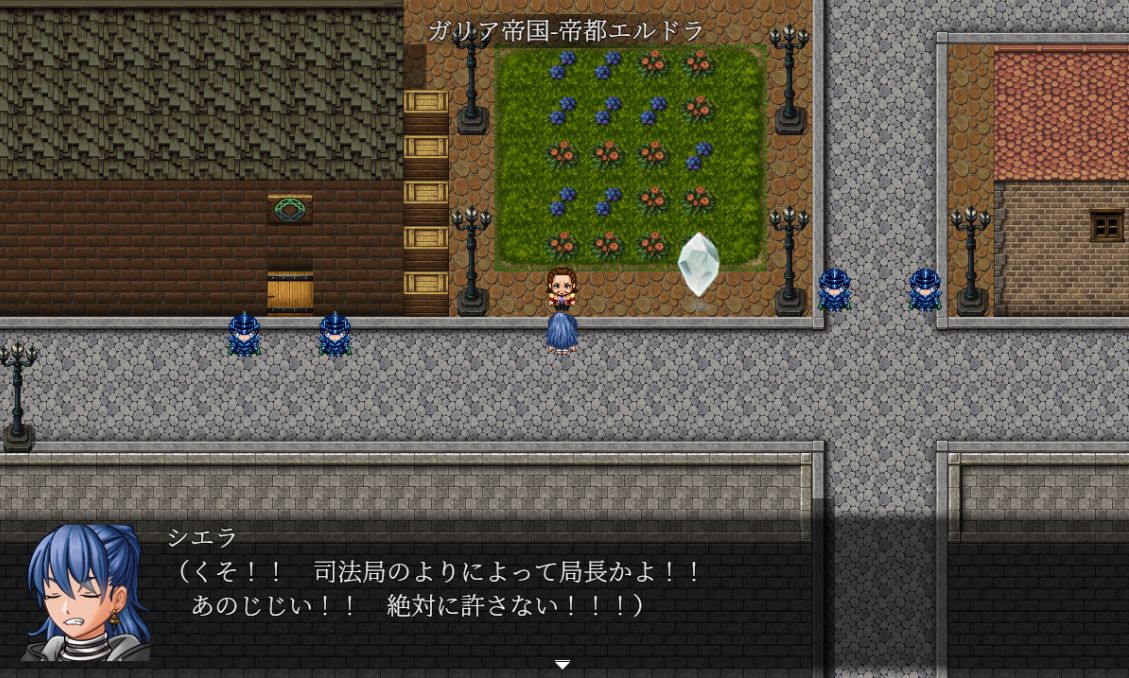Advance dialogue with the white arrow indicator
The height and width of the screenshot is (678, 1129).
[x=563, y=664]
